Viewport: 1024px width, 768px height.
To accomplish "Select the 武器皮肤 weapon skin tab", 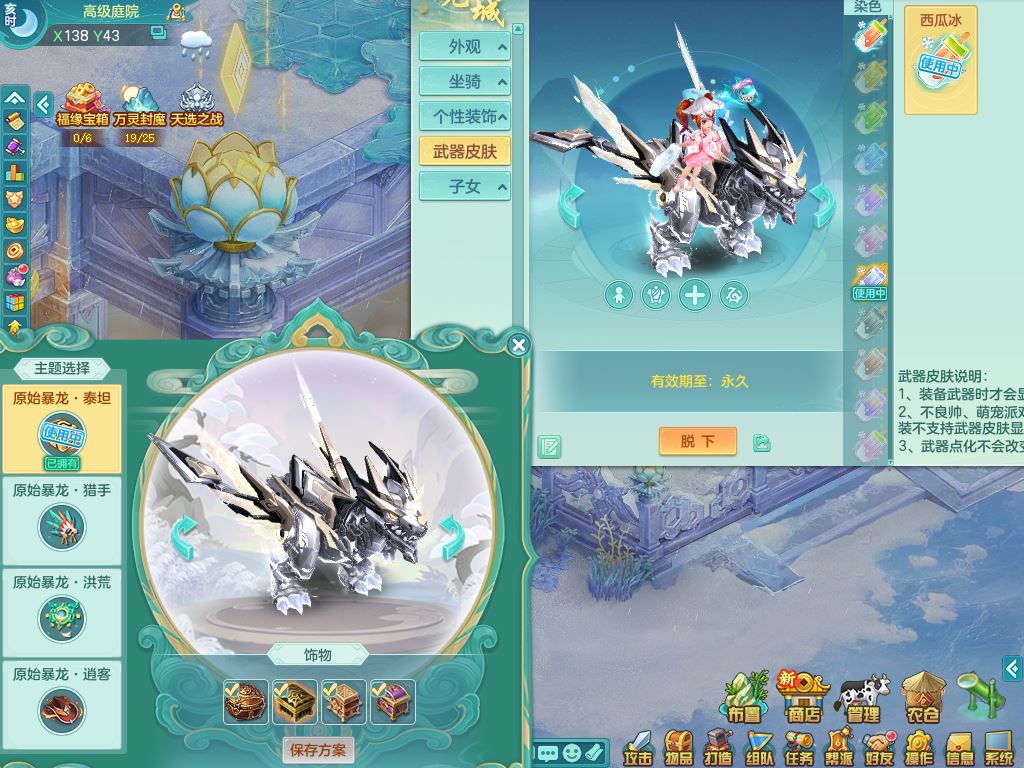I will (465, 152).
